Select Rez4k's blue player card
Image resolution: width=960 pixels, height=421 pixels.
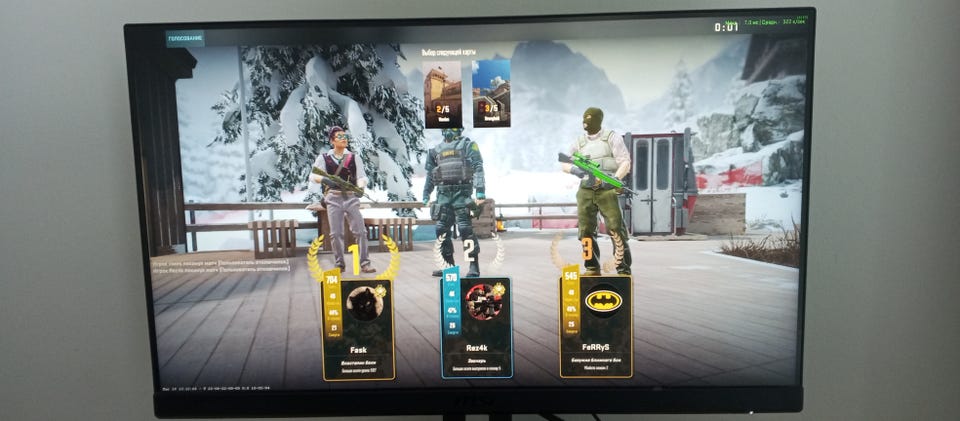click(477, 328)
